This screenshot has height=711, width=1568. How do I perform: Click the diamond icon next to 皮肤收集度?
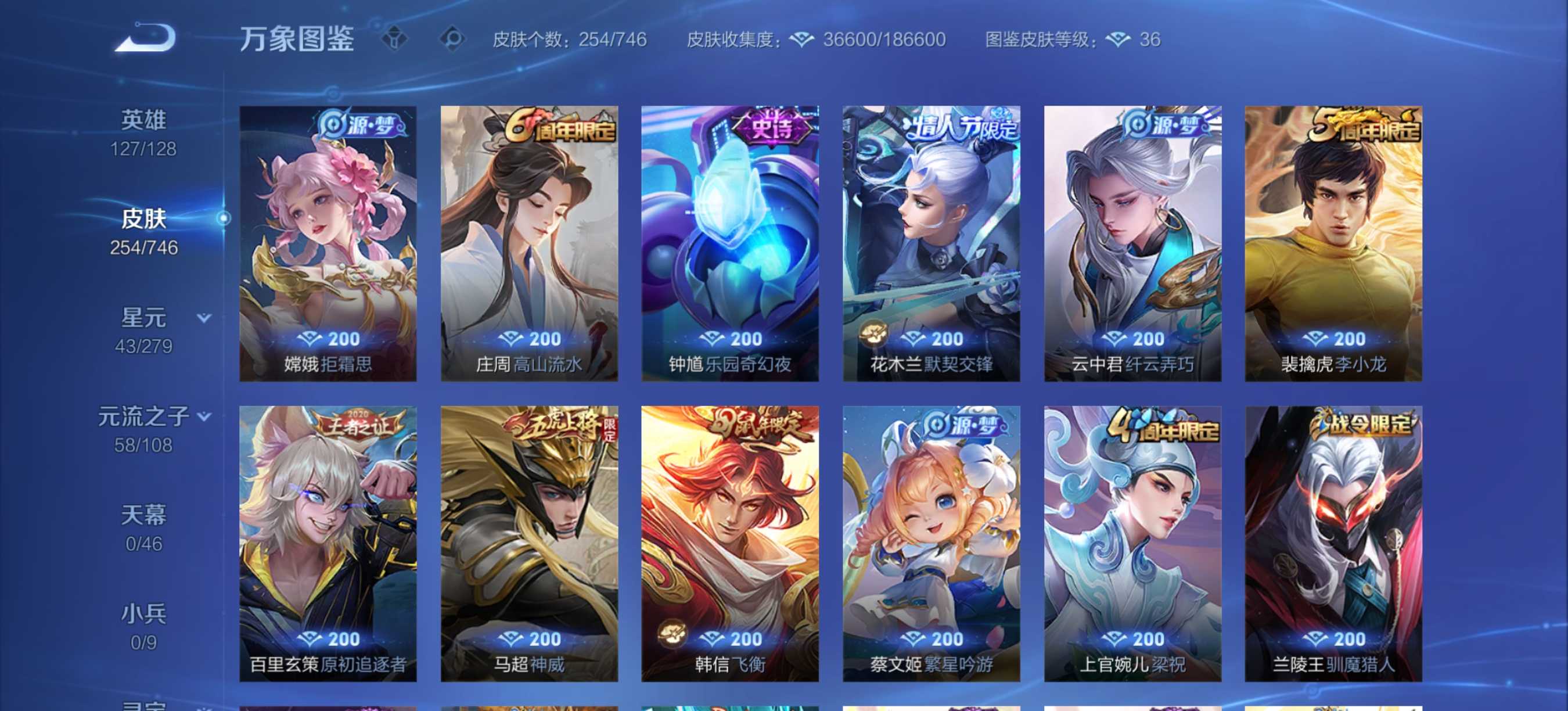coord(803,39)
